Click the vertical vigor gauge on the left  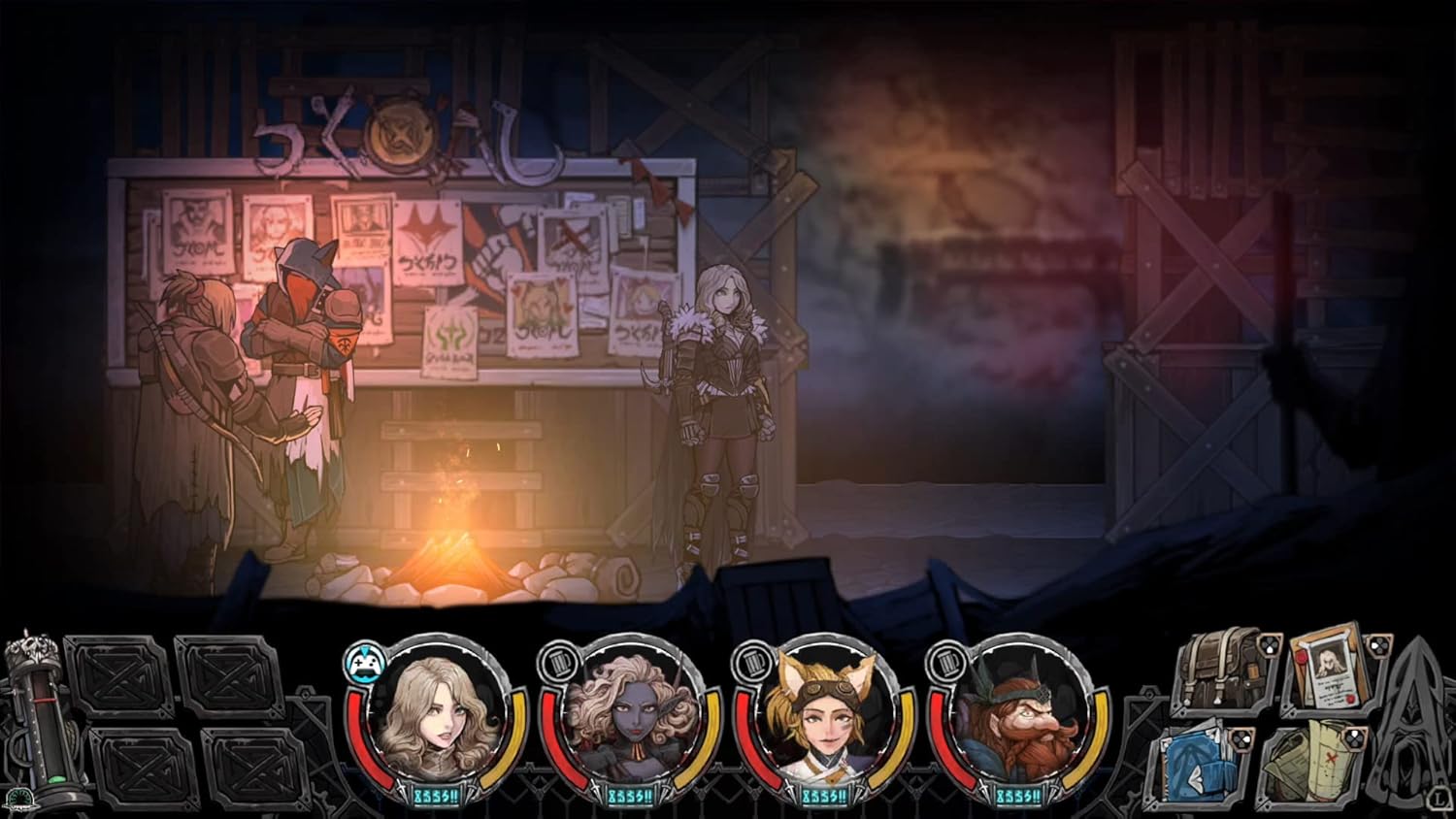click(42, 718)
